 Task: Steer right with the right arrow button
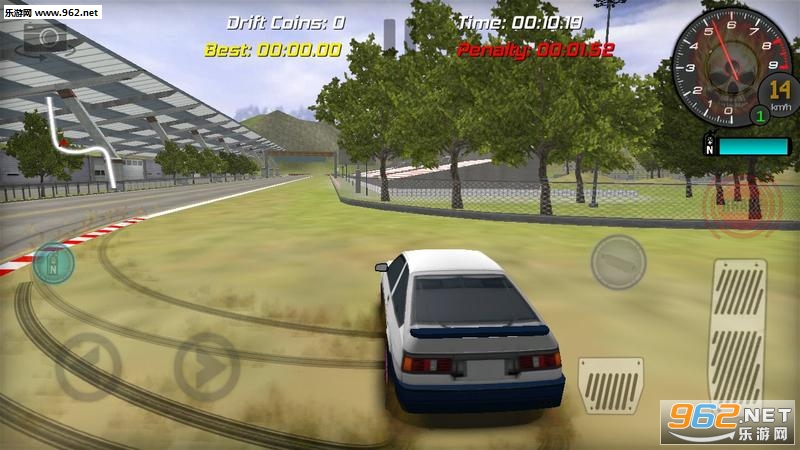click(206, 367)
